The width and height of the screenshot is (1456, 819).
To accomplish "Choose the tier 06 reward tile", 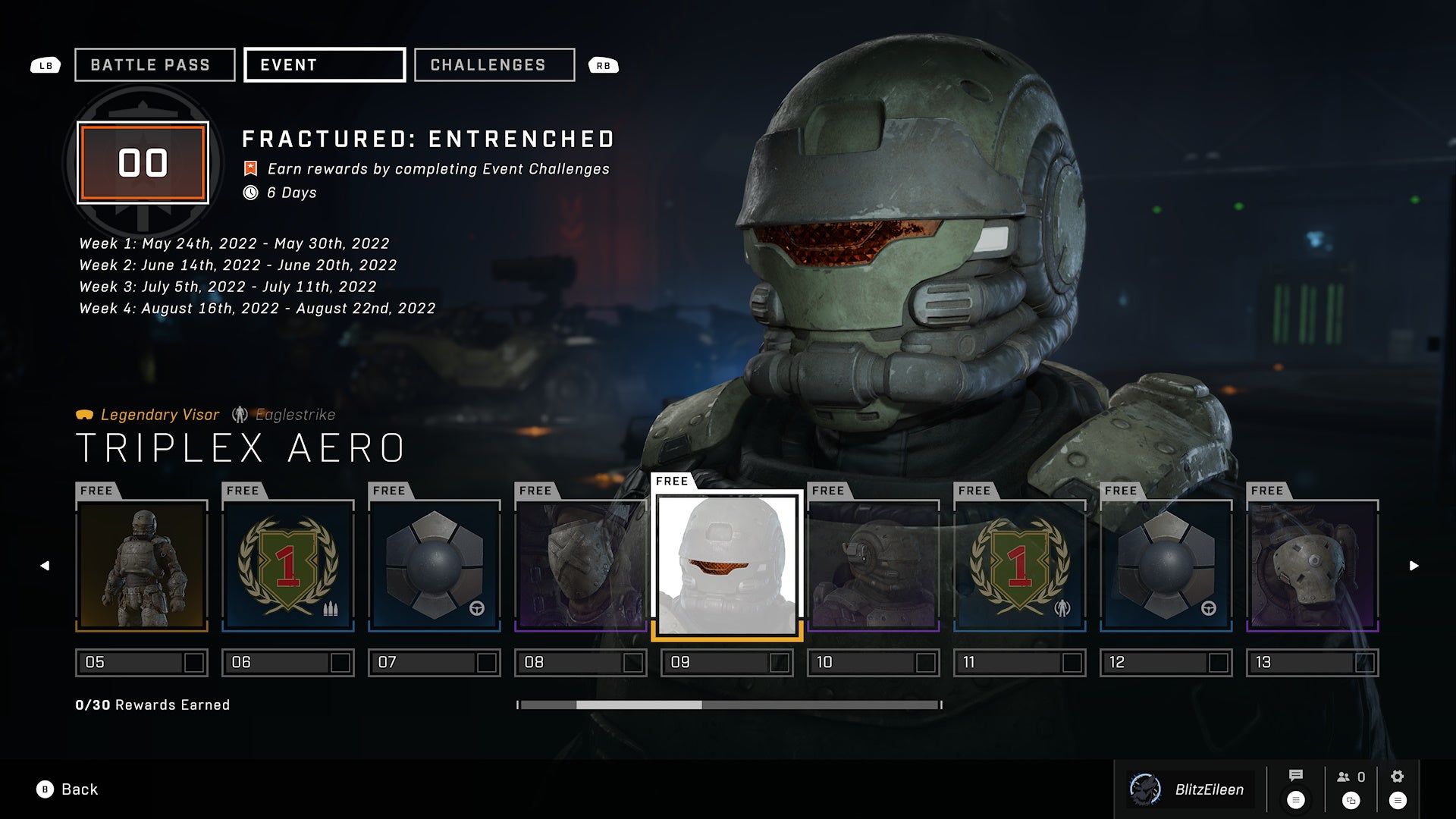I will click(288, 566).
